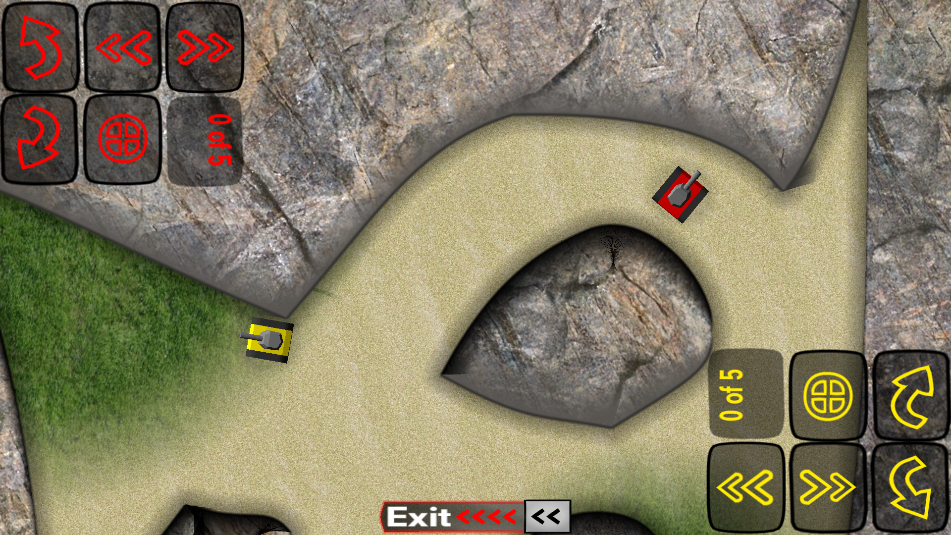Viewport: 951px width, 535px height.
Task: Click the yellow double right chevron button
Action: pos(828,487)
